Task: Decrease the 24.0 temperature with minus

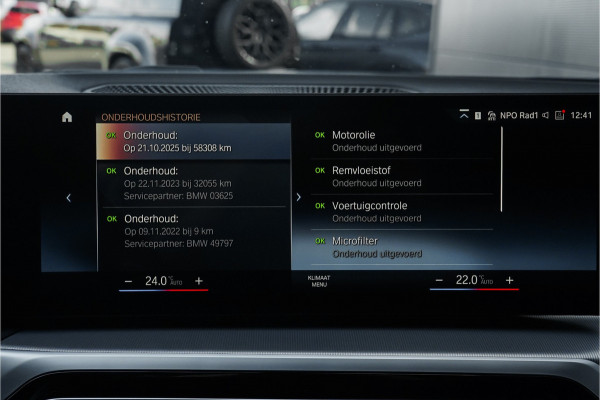Action: (x=129, y=281)
